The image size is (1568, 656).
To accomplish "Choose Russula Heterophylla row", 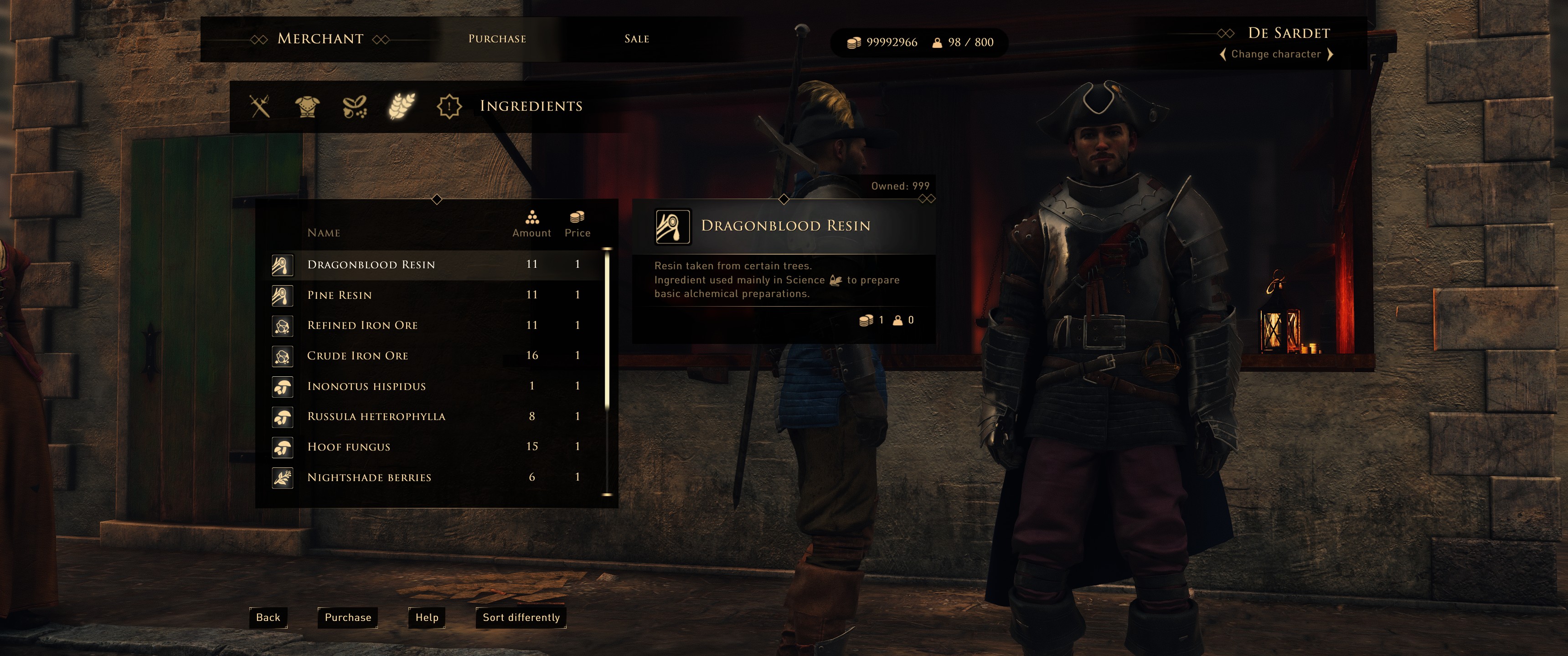I will [376, 417].
